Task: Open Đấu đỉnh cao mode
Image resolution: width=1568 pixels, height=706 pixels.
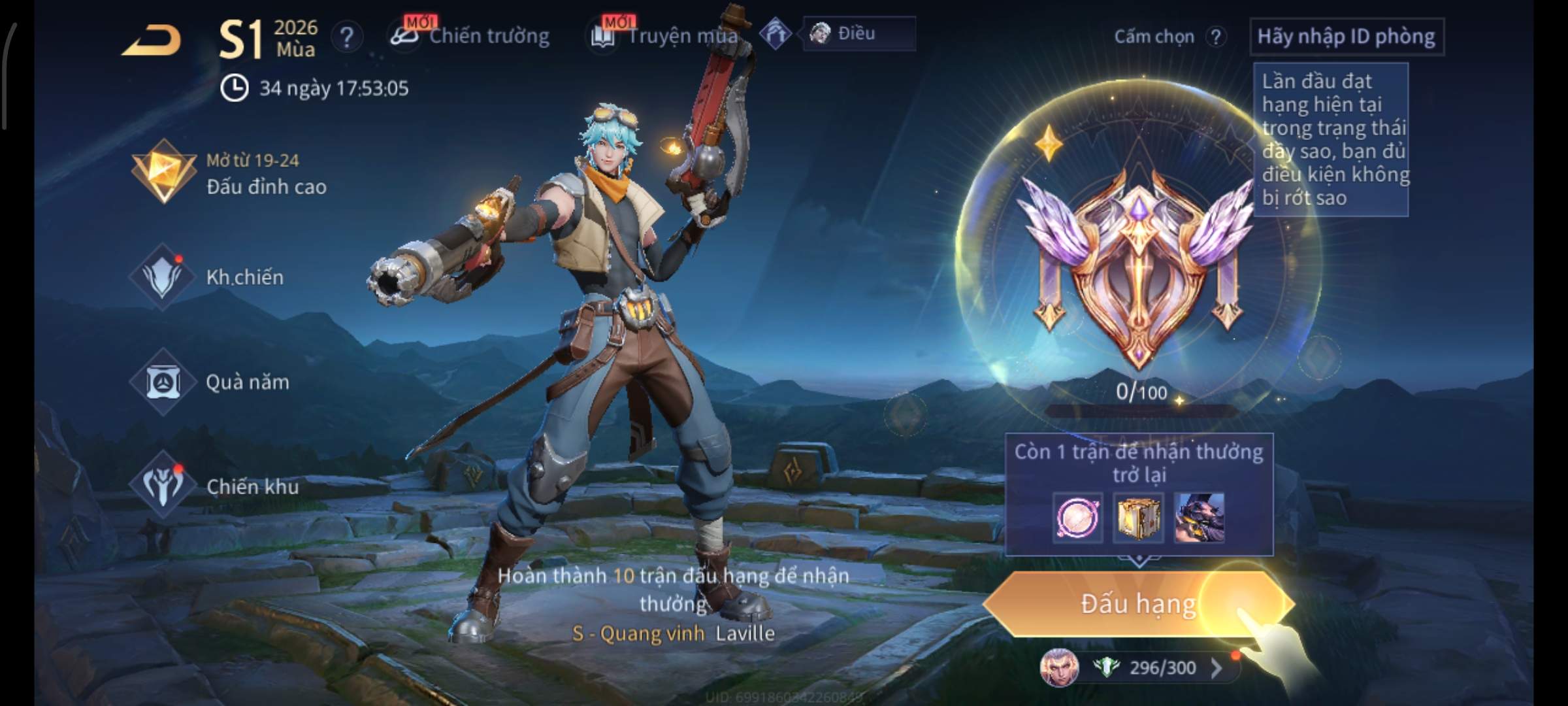Action: pos(229,173)
